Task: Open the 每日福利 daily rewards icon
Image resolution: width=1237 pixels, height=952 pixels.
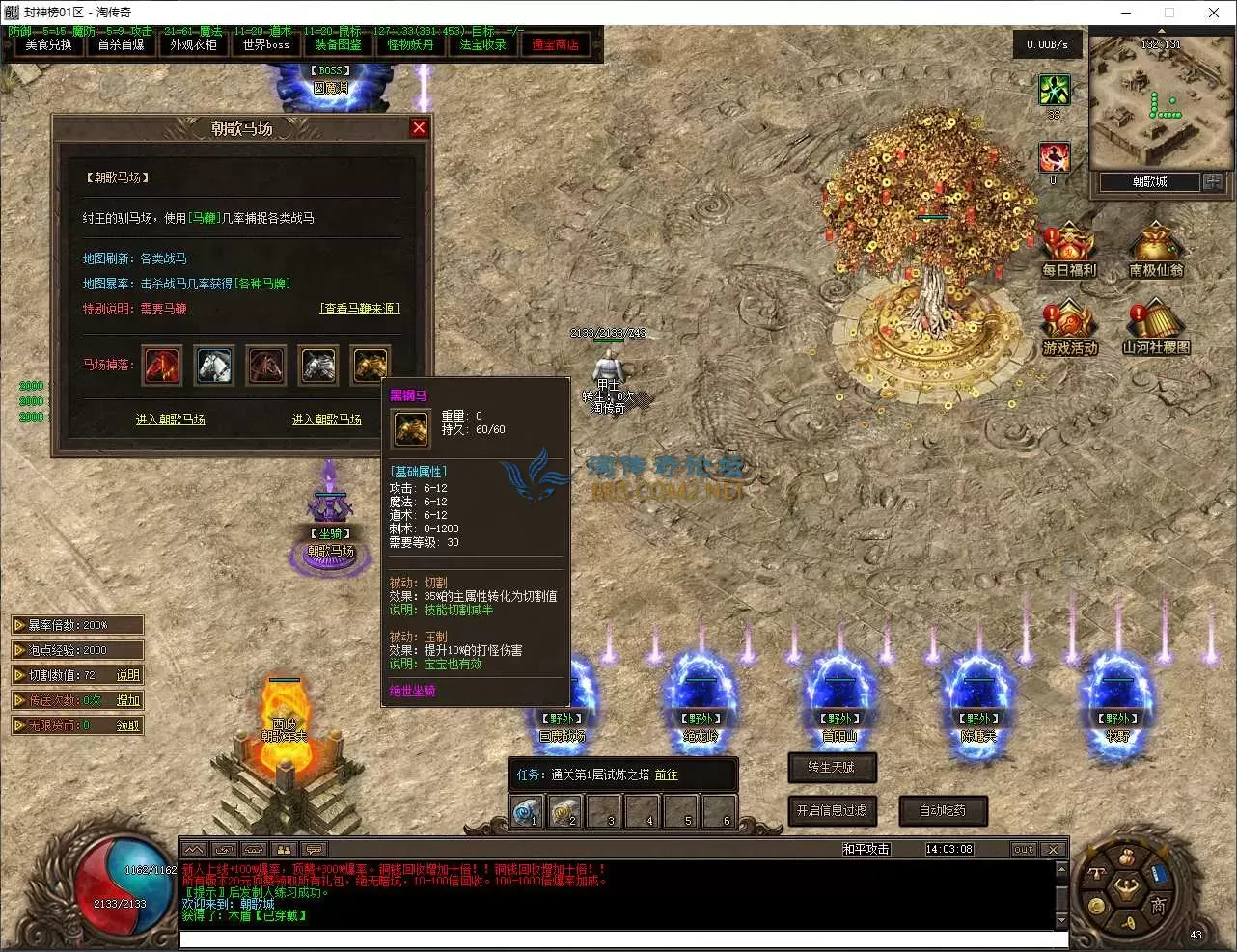Action: pos(1068,251)
